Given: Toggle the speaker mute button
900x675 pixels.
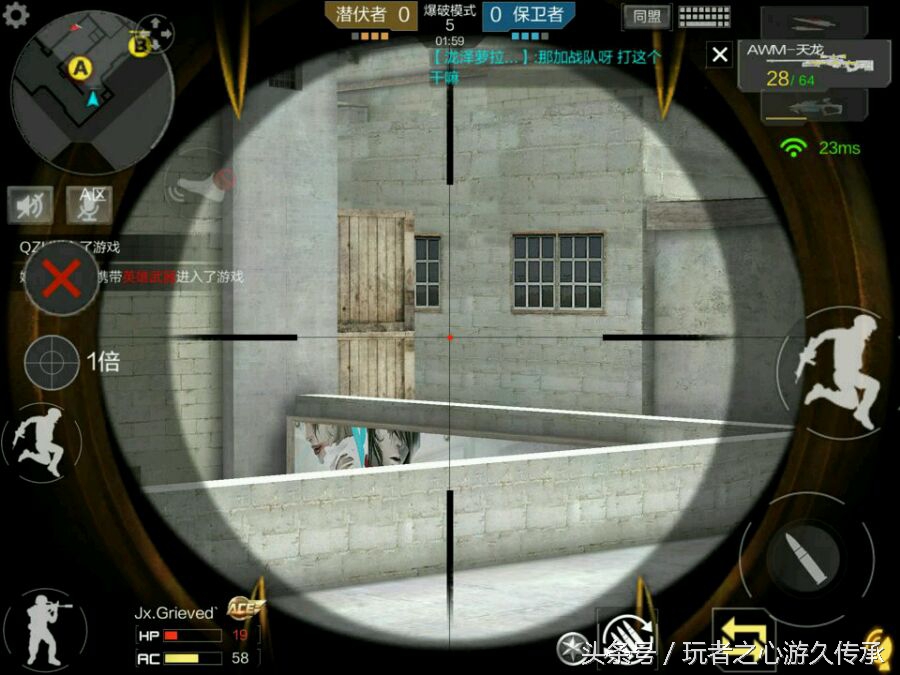Looking at the screenshot, I should [x=31, y=205].
